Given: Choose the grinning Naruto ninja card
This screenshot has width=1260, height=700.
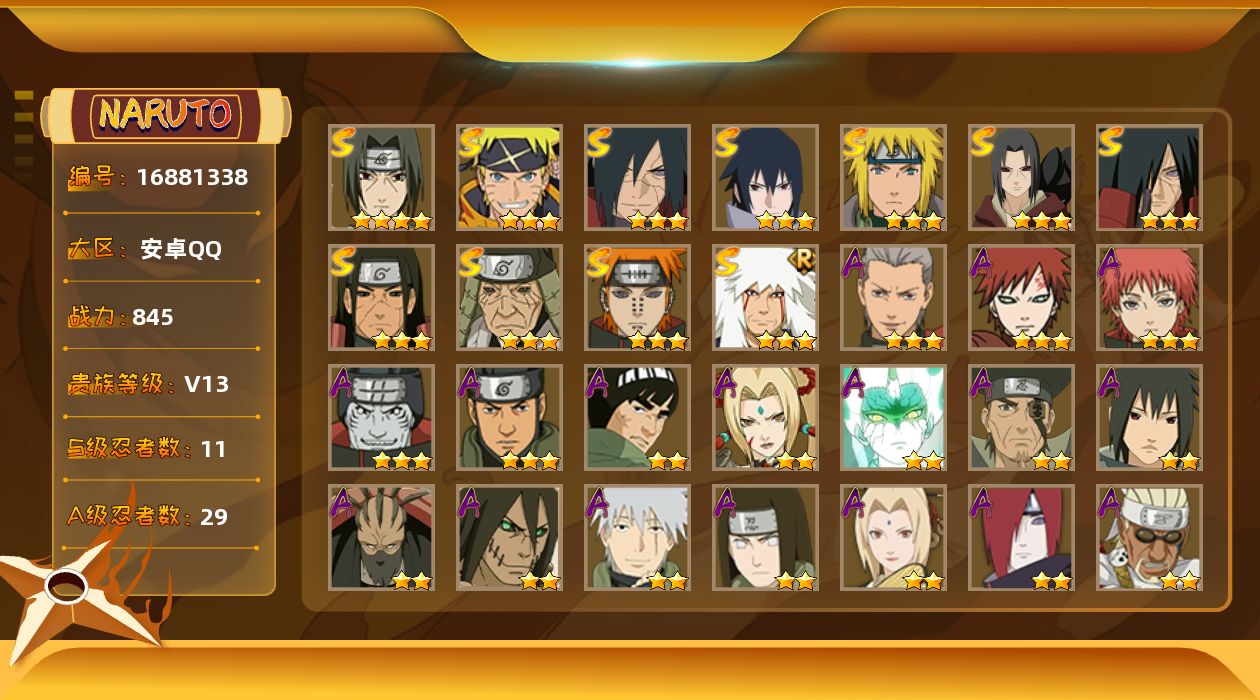Looking at the screenshot, I should click(x=509, y=178).
